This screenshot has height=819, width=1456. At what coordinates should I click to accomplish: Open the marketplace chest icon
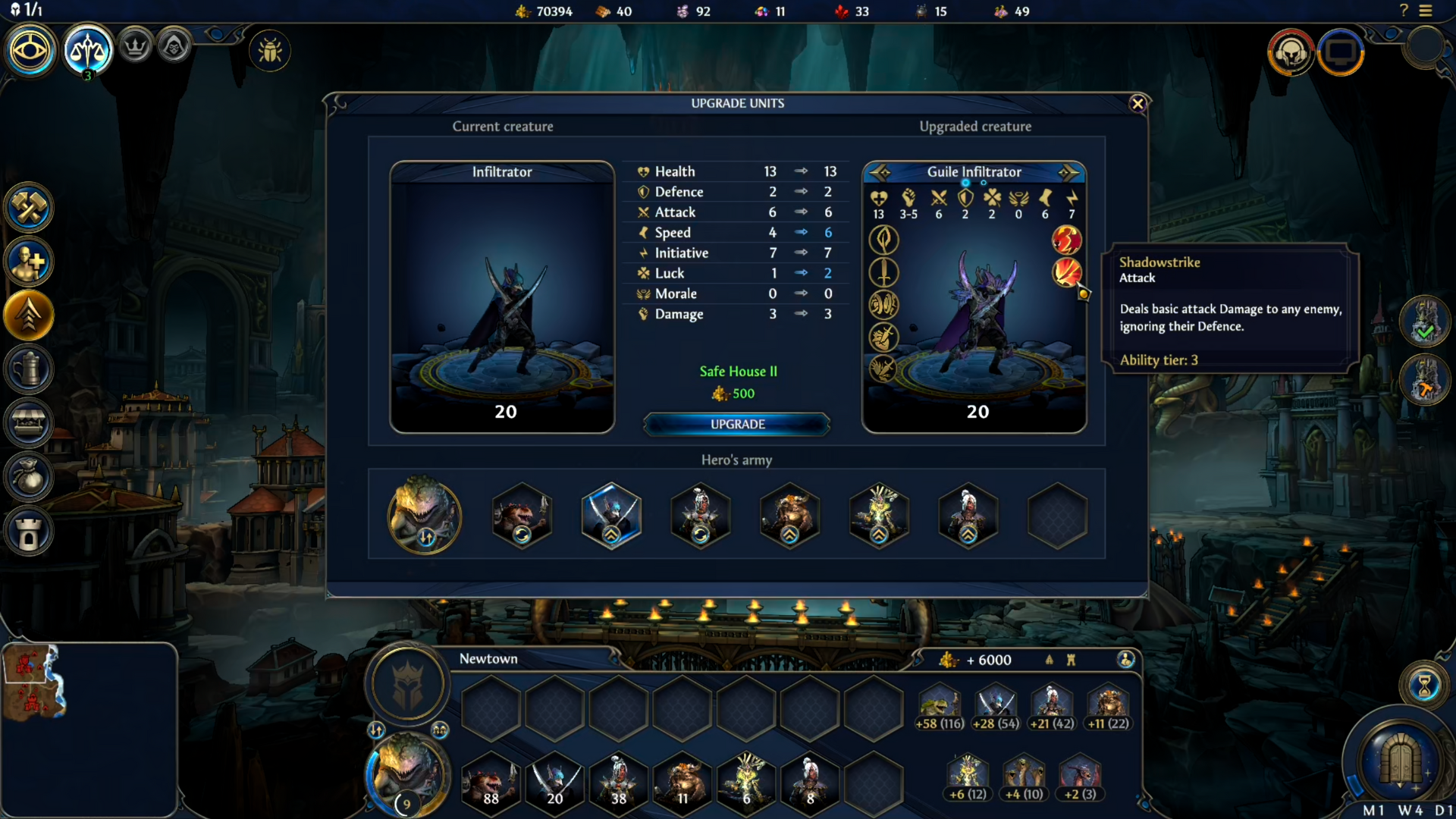click(29, 423)
